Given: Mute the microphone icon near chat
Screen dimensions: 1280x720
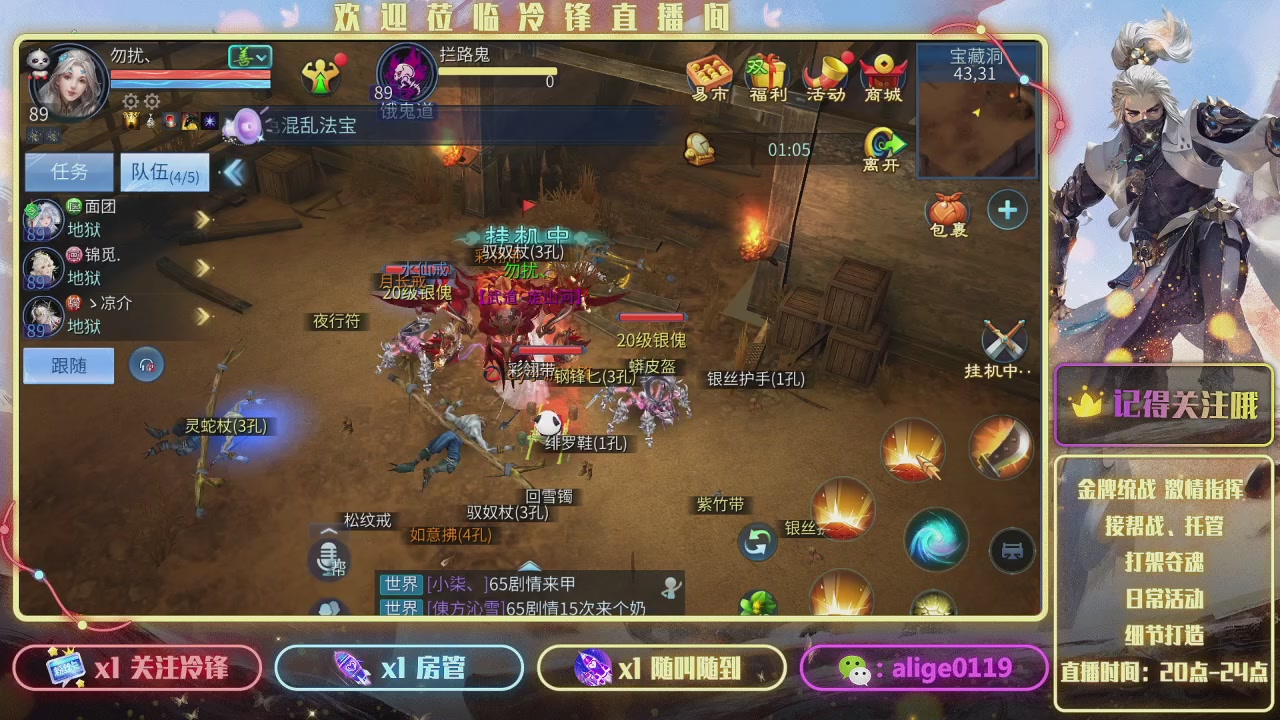Looking at the screenshot, I should coord(327,560).
